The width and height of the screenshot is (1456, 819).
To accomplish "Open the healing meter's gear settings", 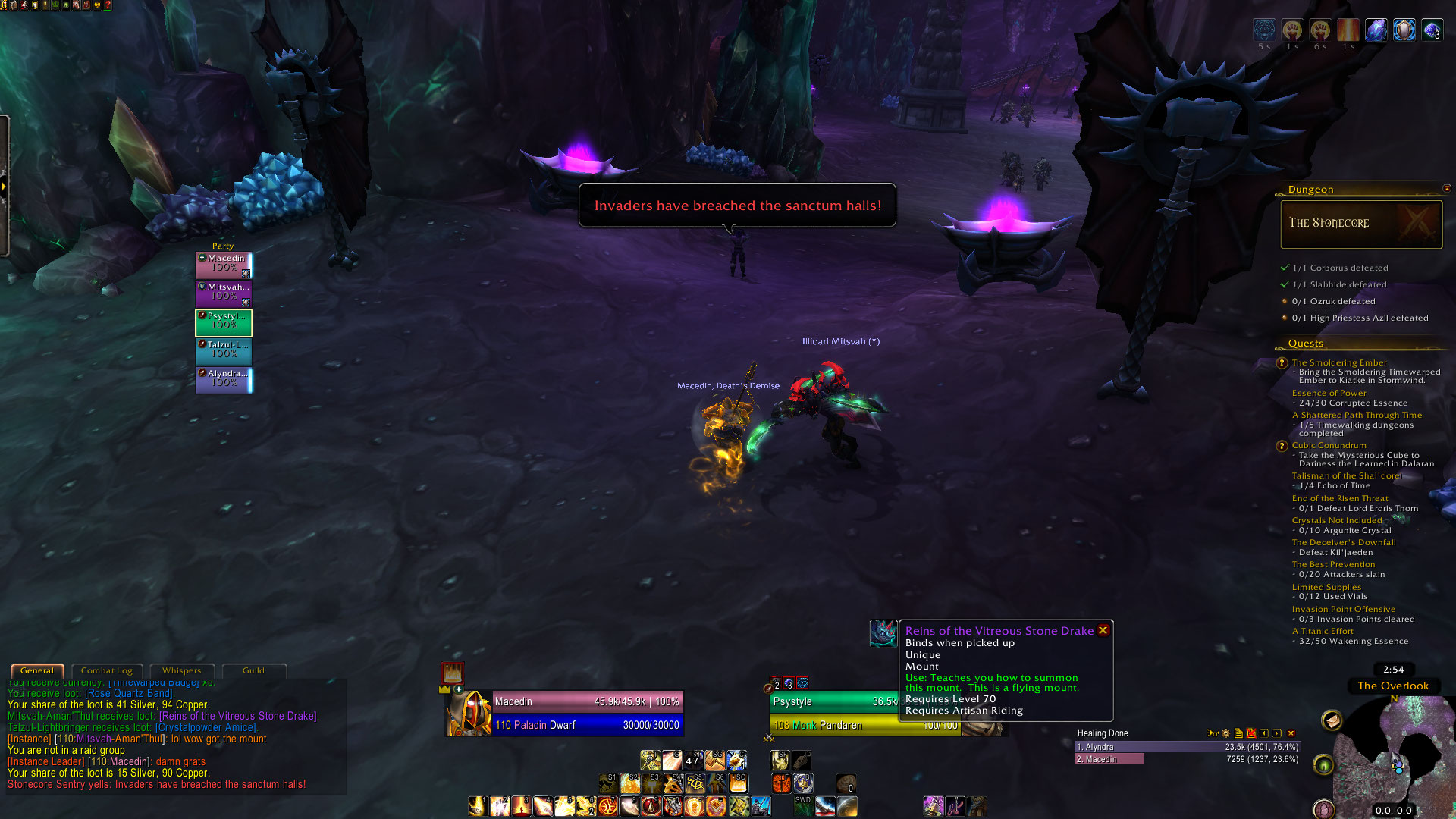I will [1225, 733].
